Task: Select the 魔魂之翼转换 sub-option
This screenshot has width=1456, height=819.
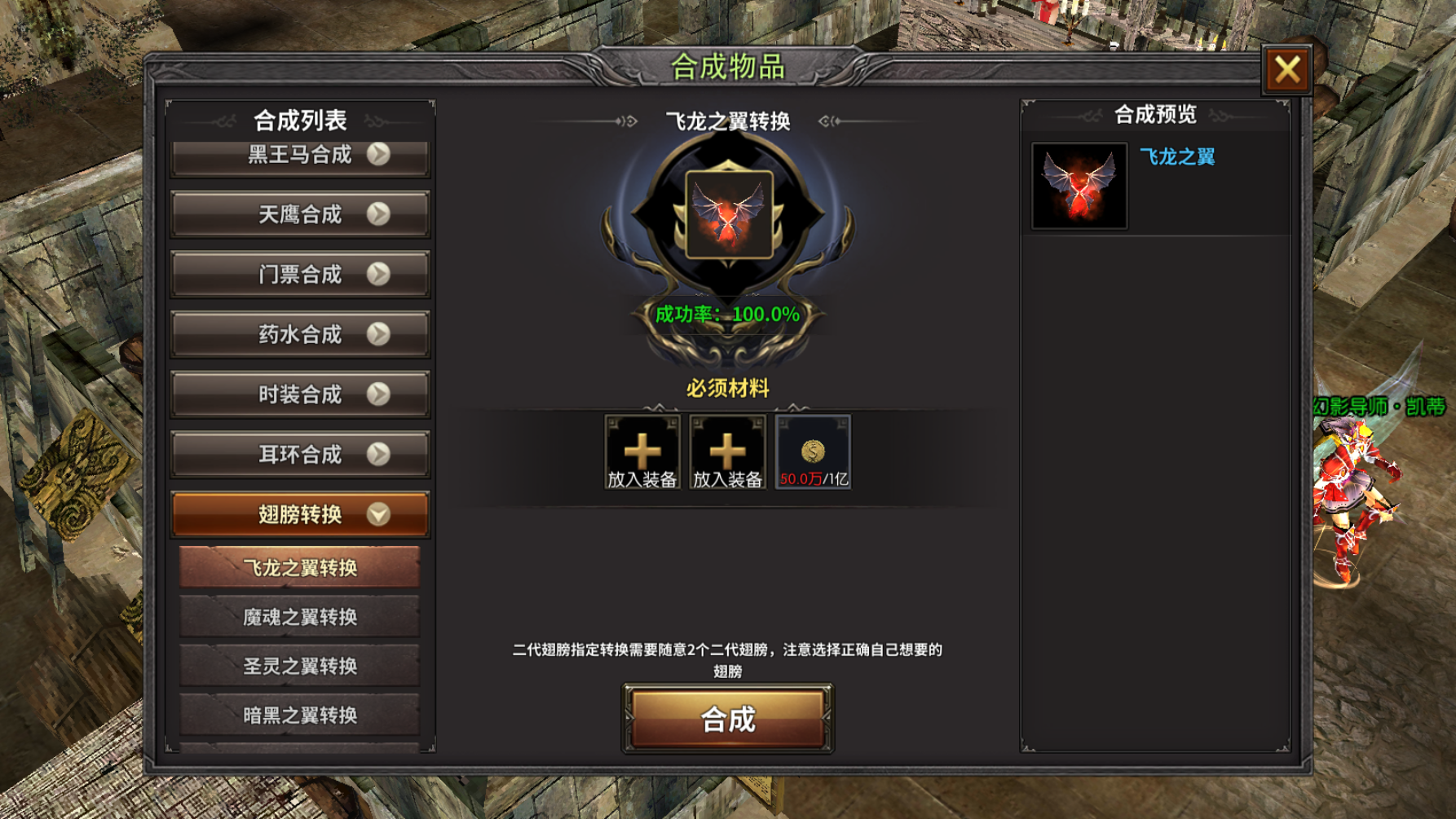Action: tap(299, 617)
